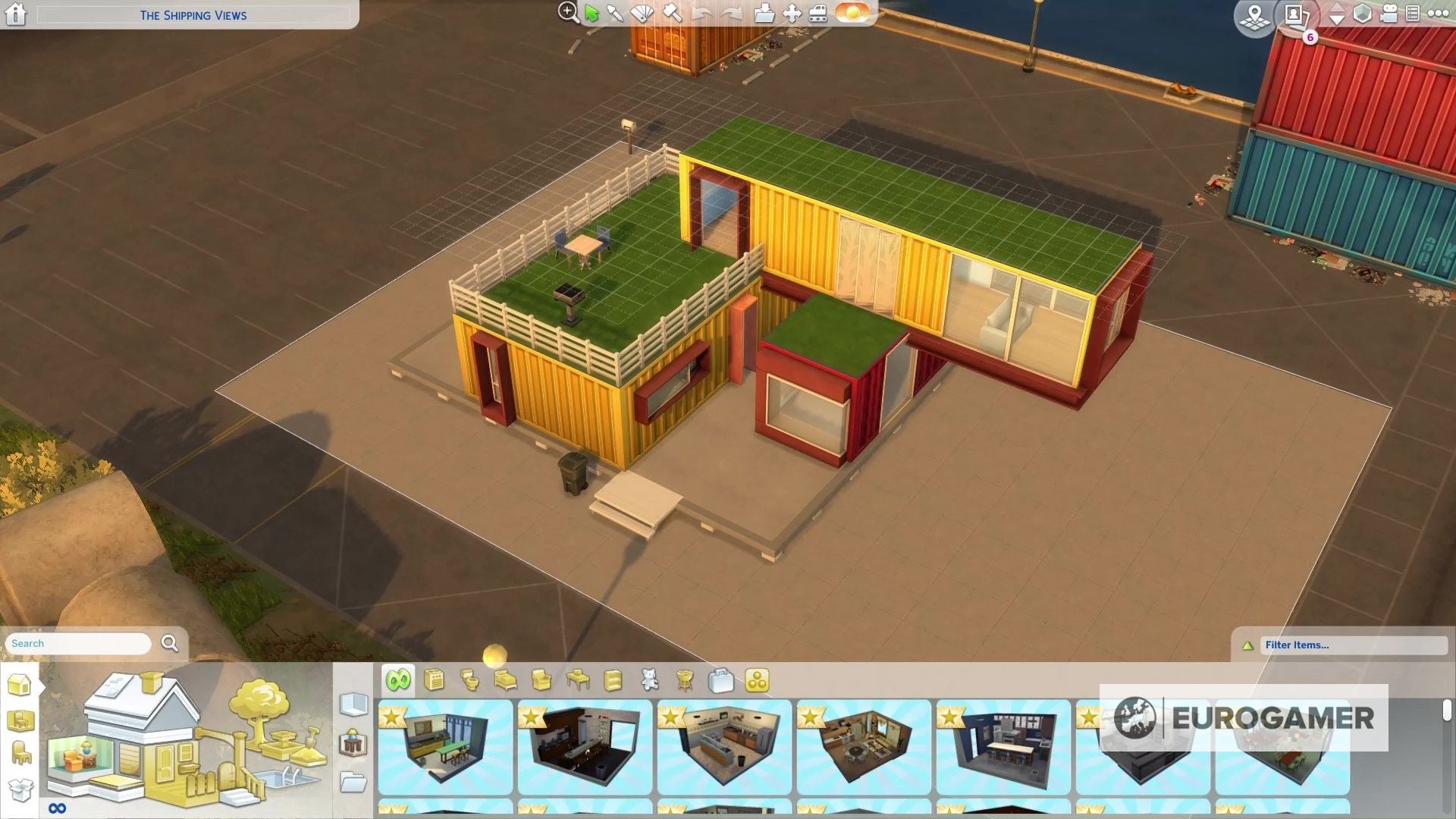The height and width of the screenshot is (819, 1456).
Task: Save the lot to library
Action: point(766,14)
